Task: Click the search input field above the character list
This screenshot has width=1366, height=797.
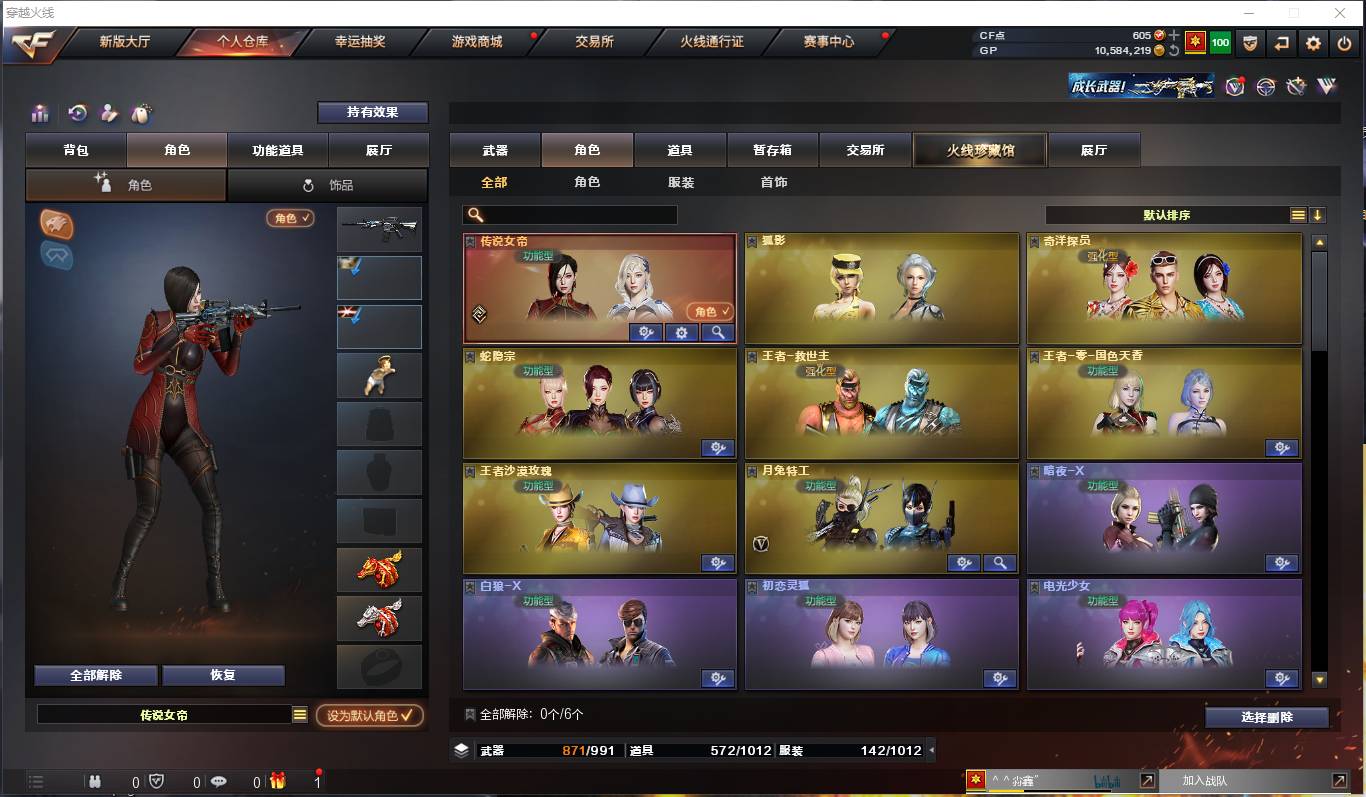Action: (x=570, y=214)
